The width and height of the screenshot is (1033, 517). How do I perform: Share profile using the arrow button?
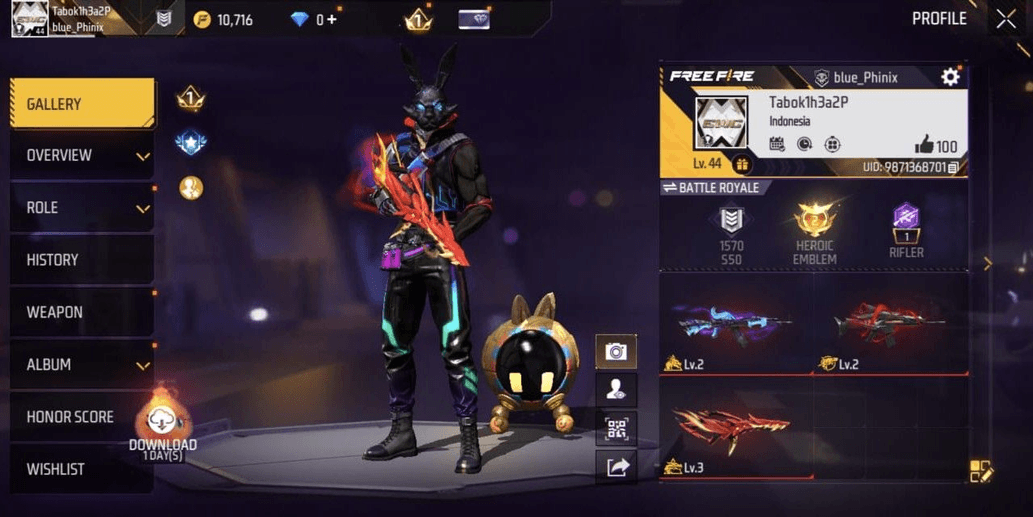pos(616,467)
